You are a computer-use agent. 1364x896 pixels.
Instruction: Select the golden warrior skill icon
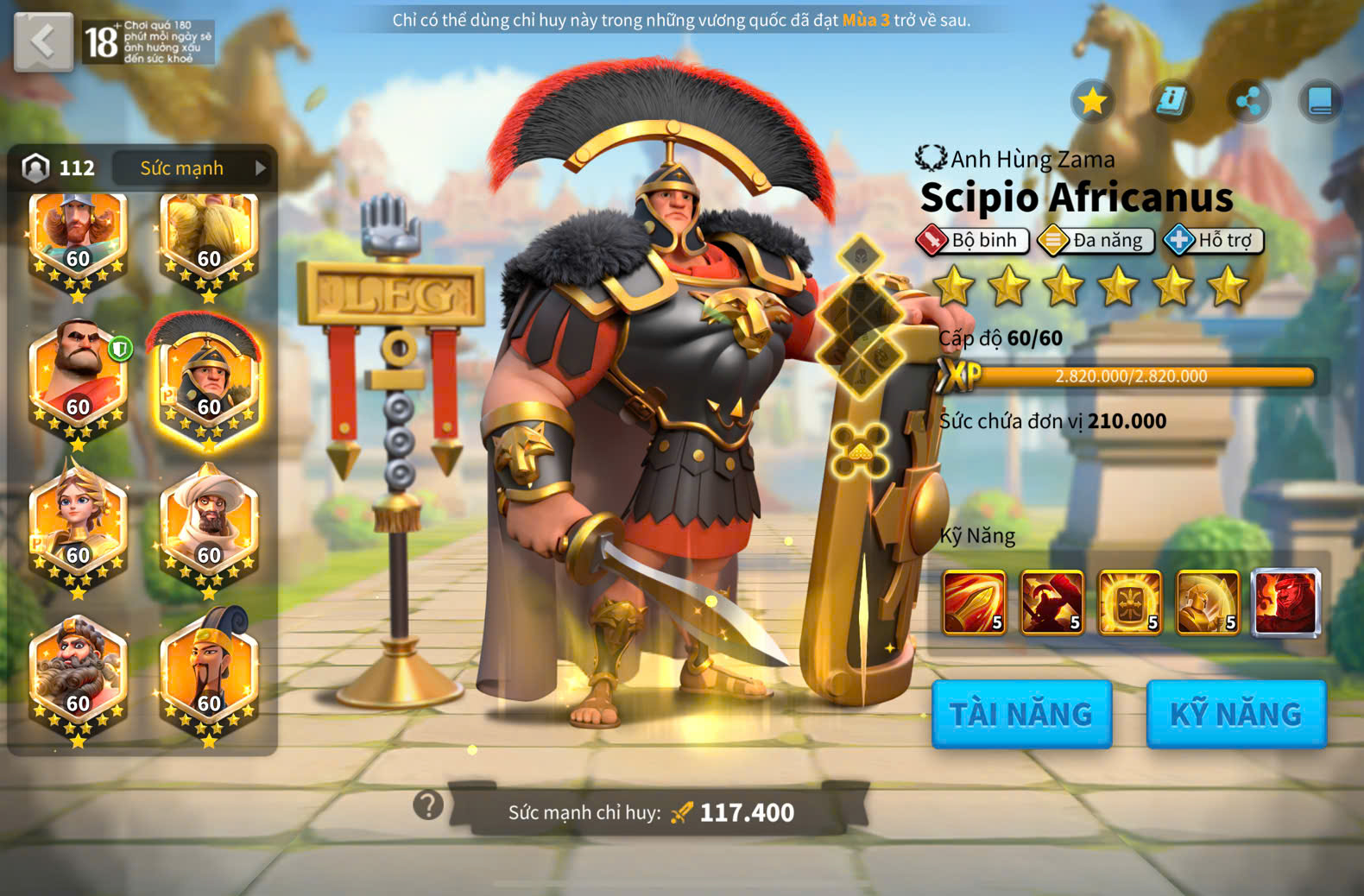pos(1207,603)
